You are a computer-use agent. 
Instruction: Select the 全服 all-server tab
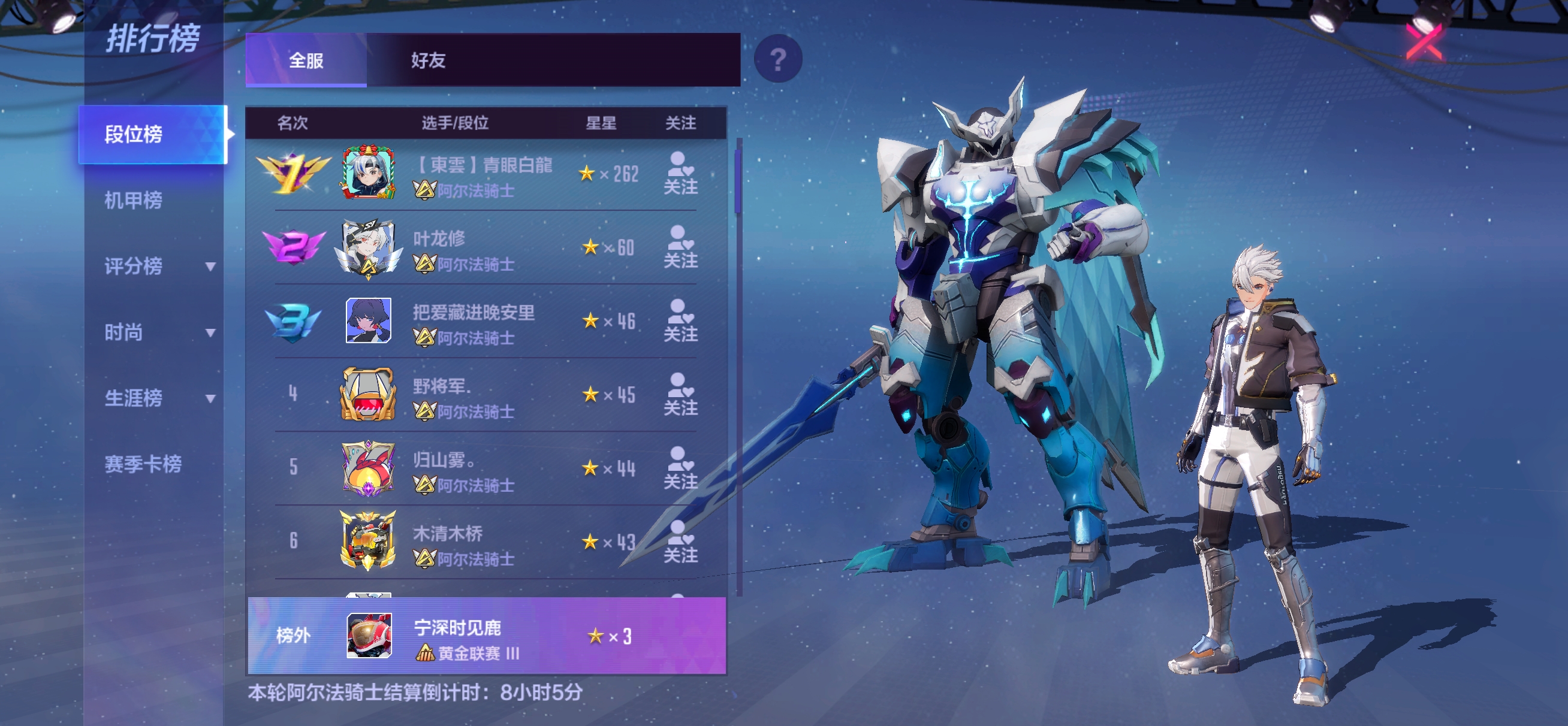coord(306,60)
